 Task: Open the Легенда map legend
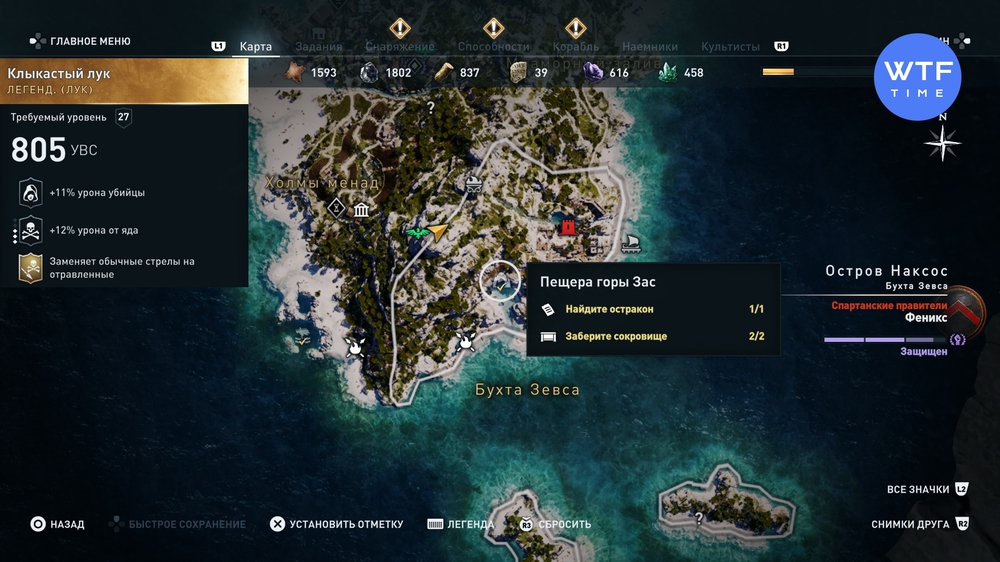click(x=460, y=524)
